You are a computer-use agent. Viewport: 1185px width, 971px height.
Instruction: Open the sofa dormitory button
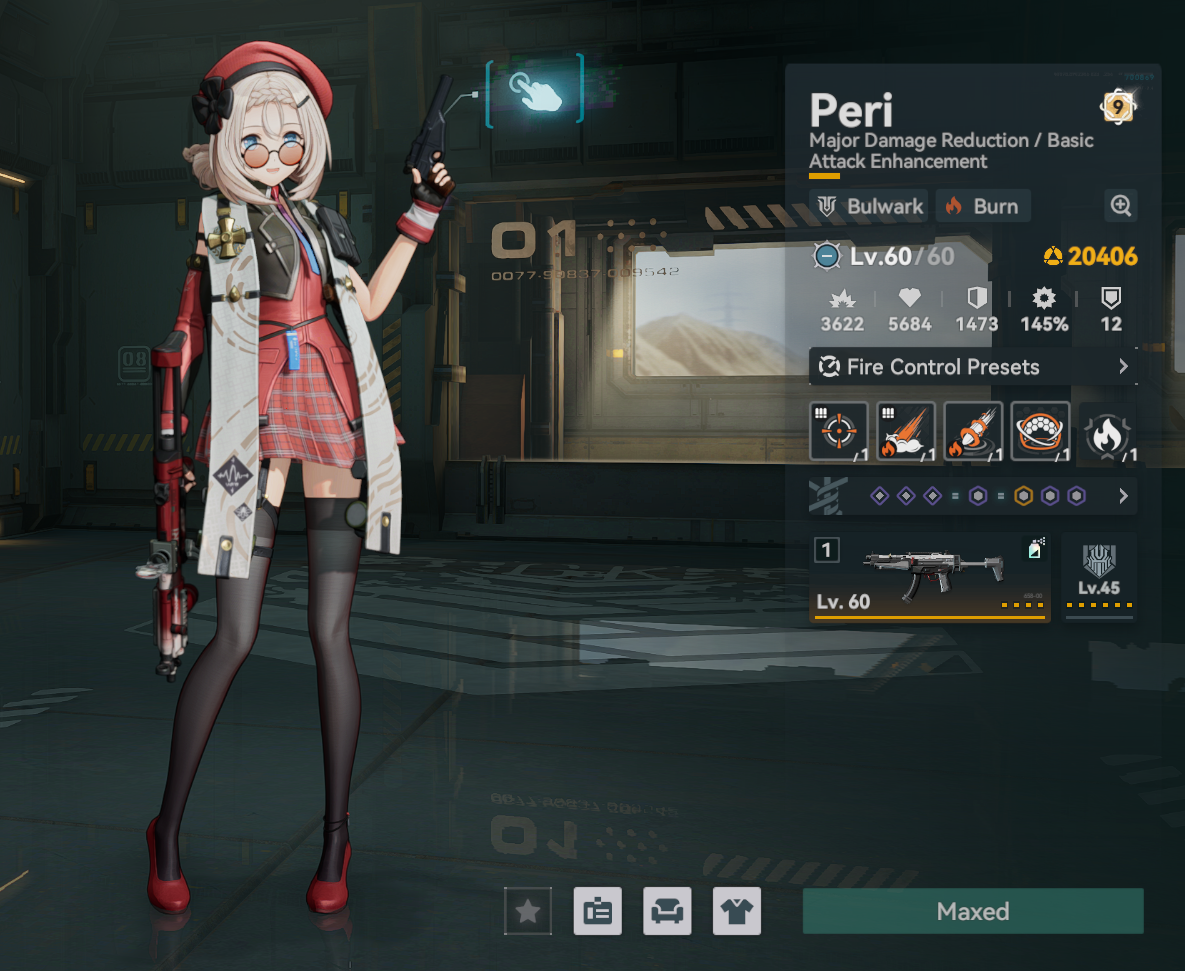coord(667,911)
